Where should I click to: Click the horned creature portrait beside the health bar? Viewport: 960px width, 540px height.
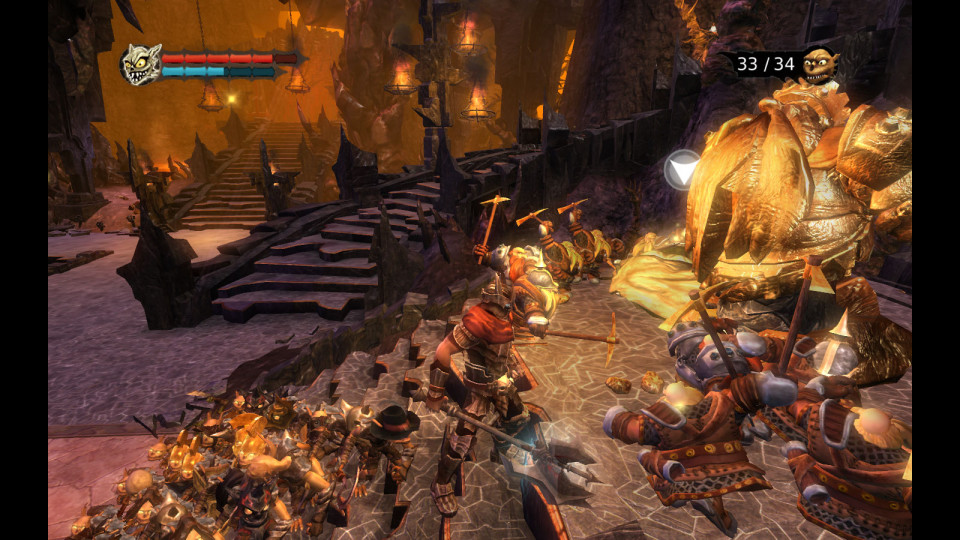click(x=141, y=64)
